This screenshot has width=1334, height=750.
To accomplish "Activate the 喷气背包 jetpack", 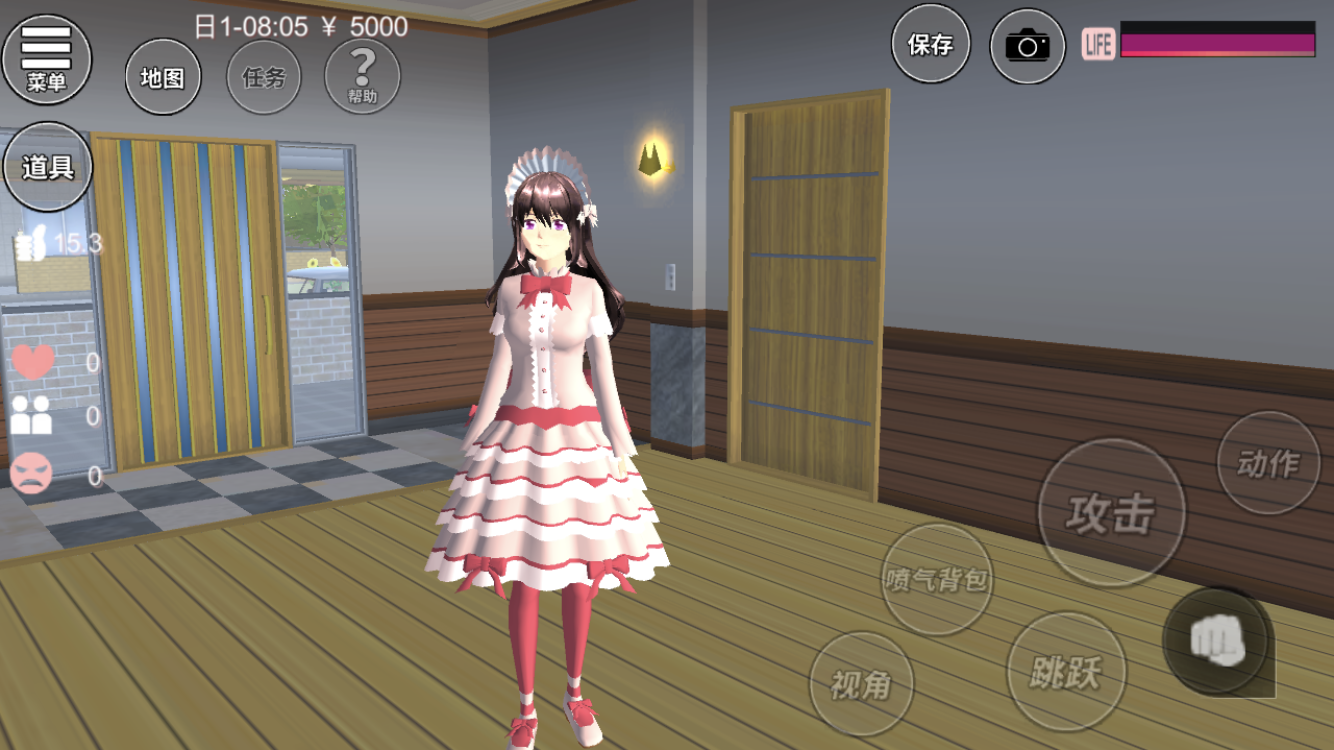I will tap(937, 579).
